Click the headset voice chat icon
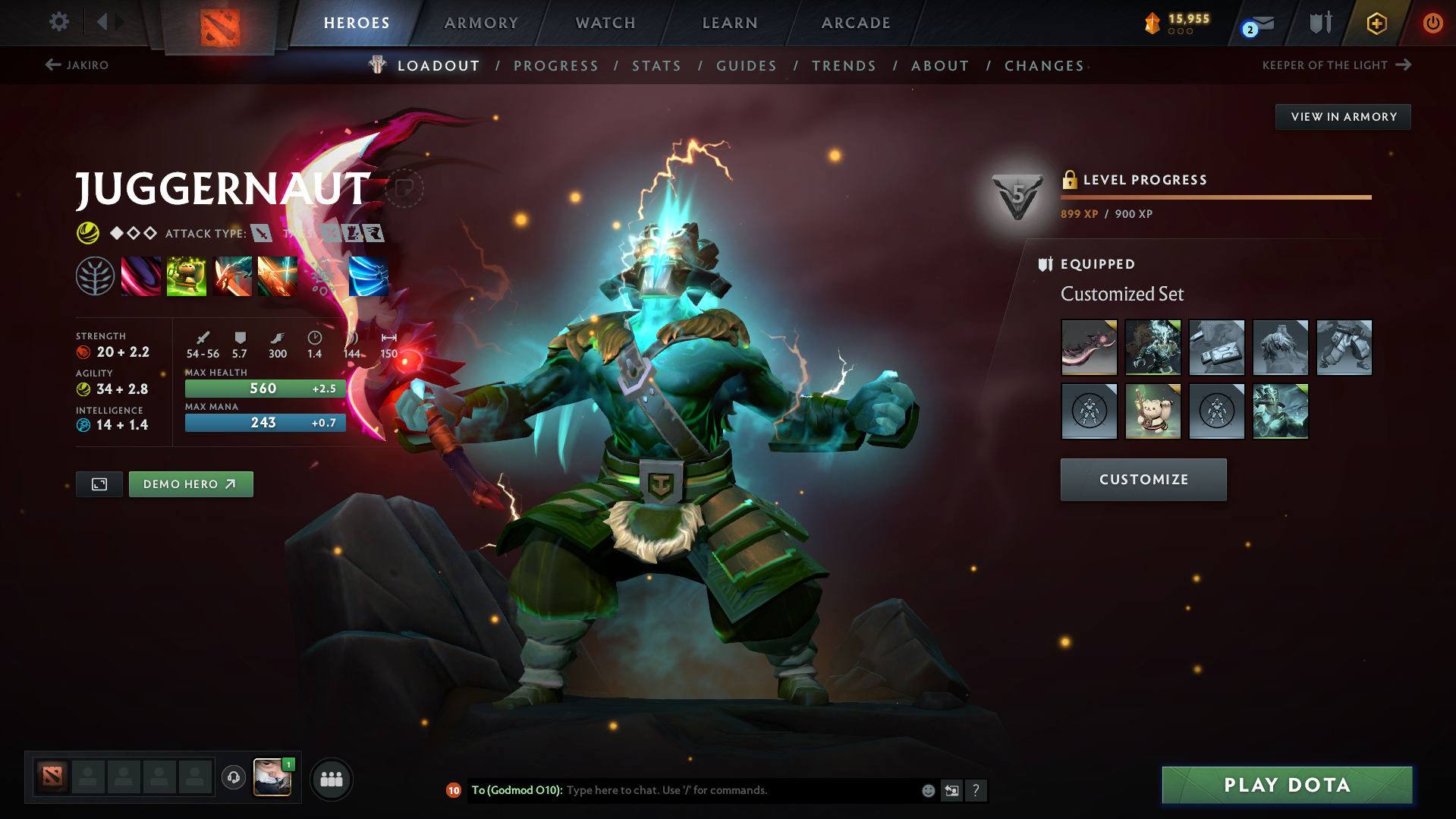 tap(233, 777)
